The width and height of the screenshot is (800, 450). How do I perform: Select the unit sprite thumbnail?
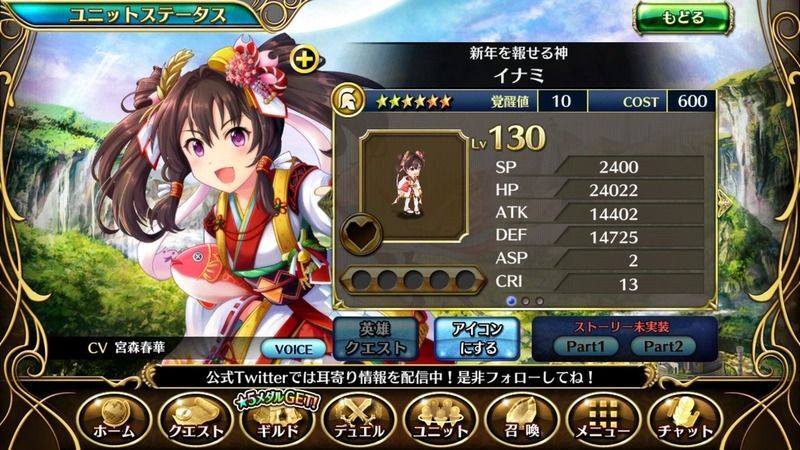412,183
